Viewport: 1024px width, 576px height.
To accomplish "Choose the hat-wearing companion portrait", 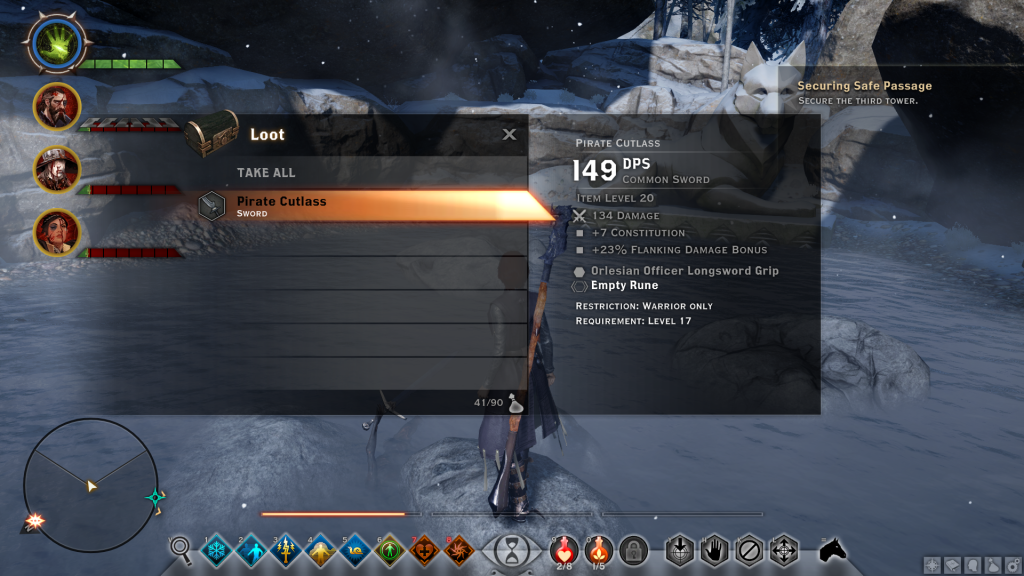I will (57, 169).
